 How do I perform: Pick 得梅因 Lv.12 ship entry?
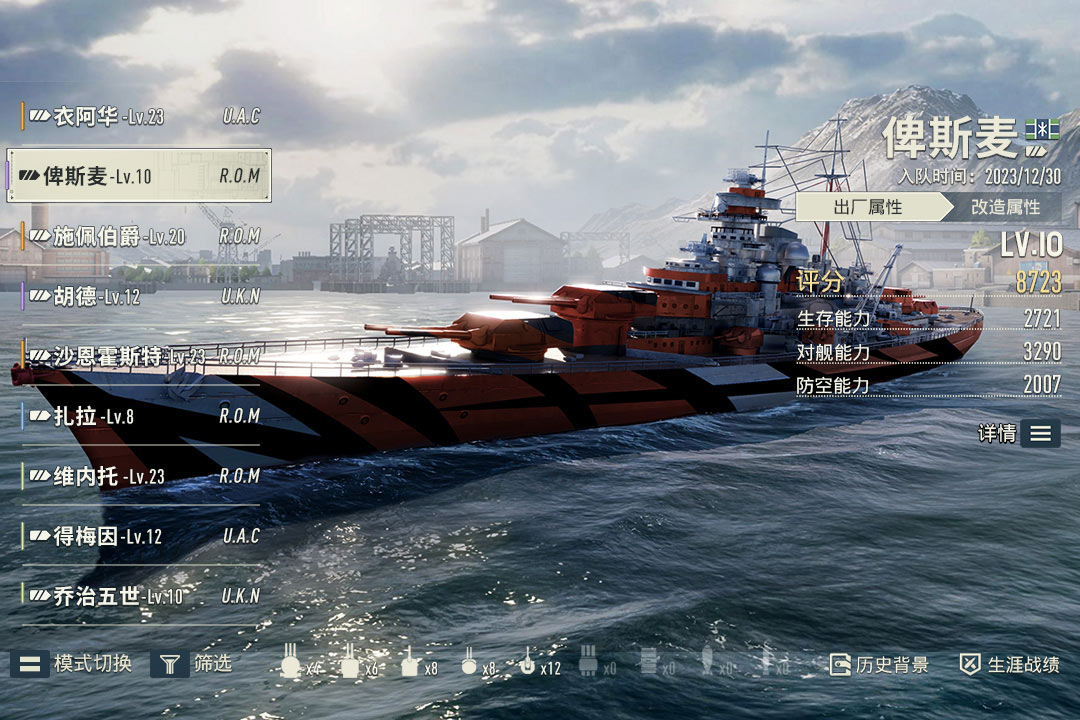(x=140, y=536)
